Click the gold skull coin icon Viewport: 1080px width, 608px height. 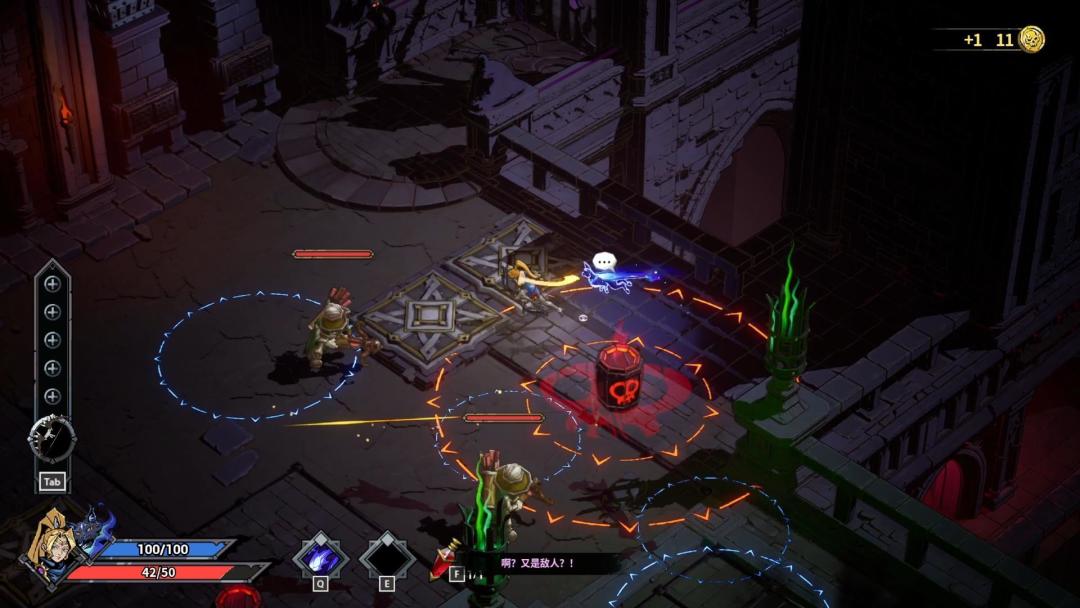click(x=1031, y=40)
